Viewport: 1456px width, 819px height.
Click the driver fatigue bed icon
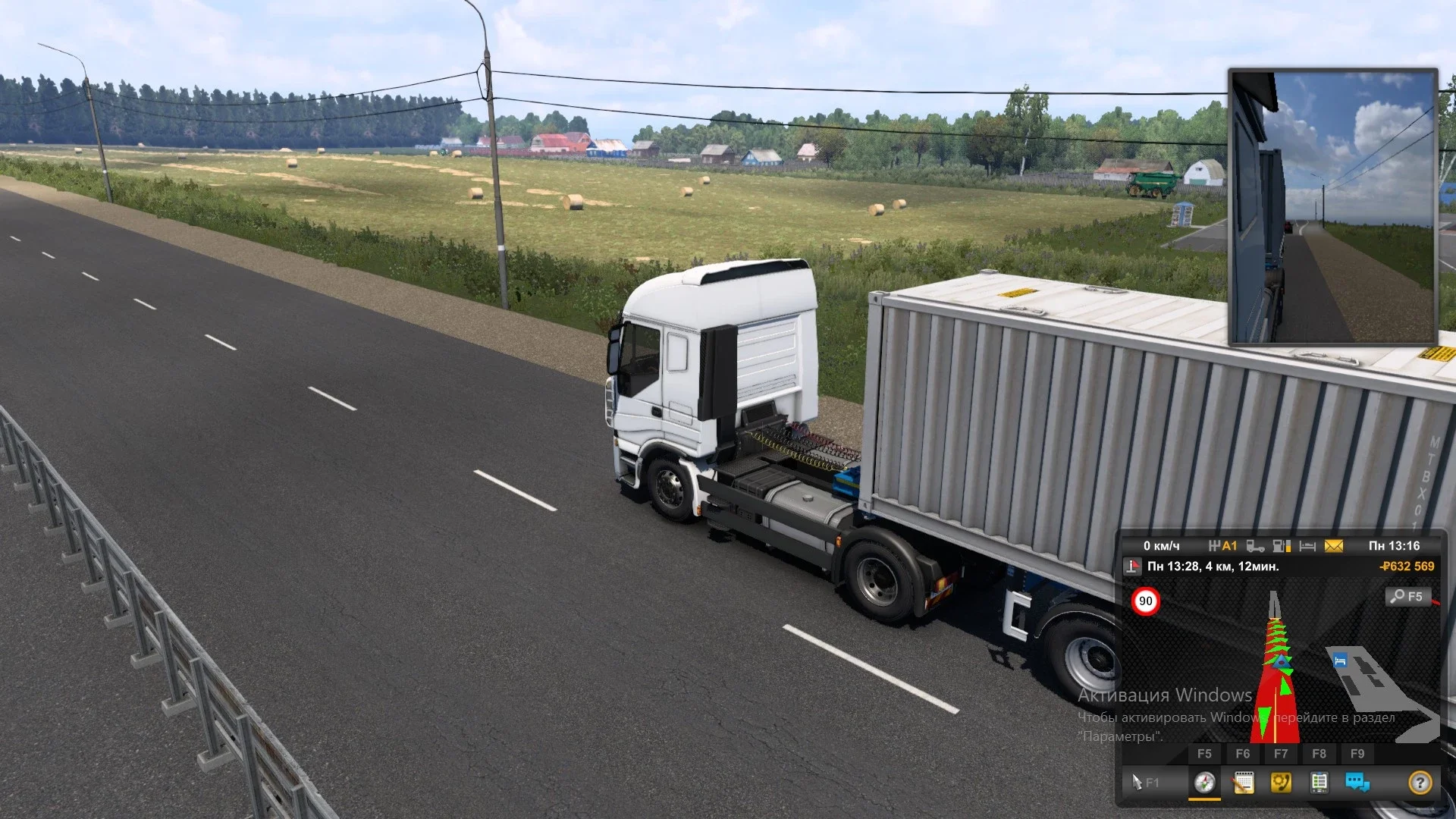point(1307,545)
